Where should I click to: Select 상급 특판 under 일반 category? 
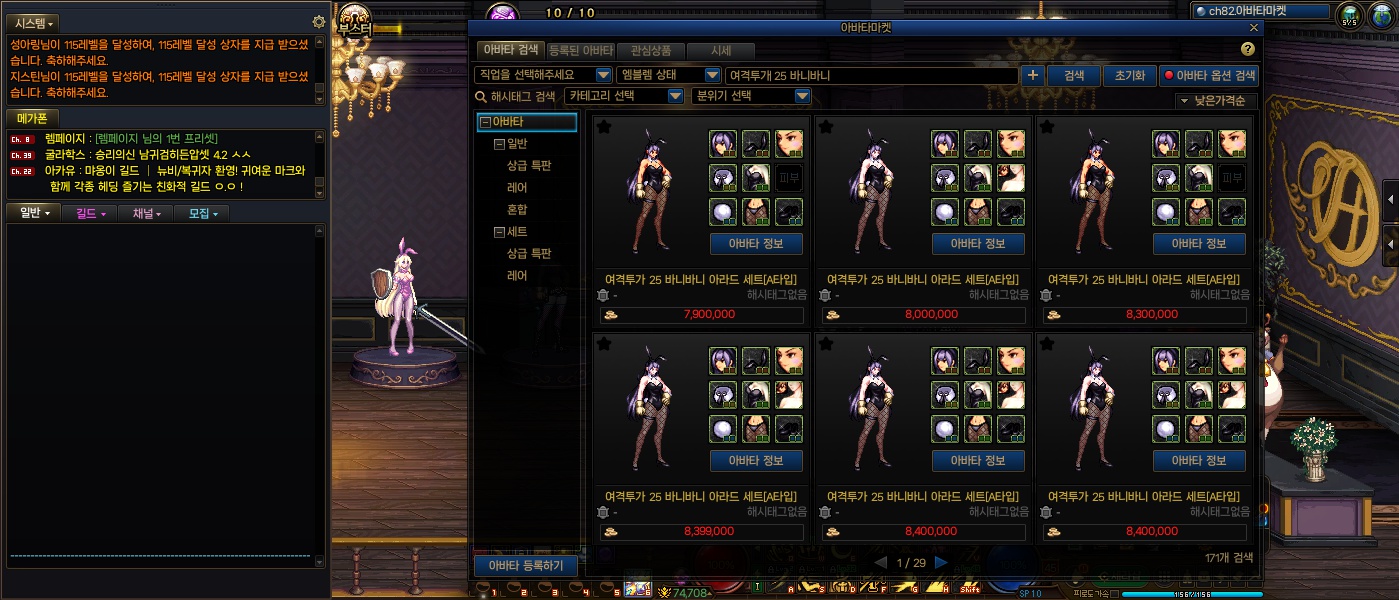(529, 166)
